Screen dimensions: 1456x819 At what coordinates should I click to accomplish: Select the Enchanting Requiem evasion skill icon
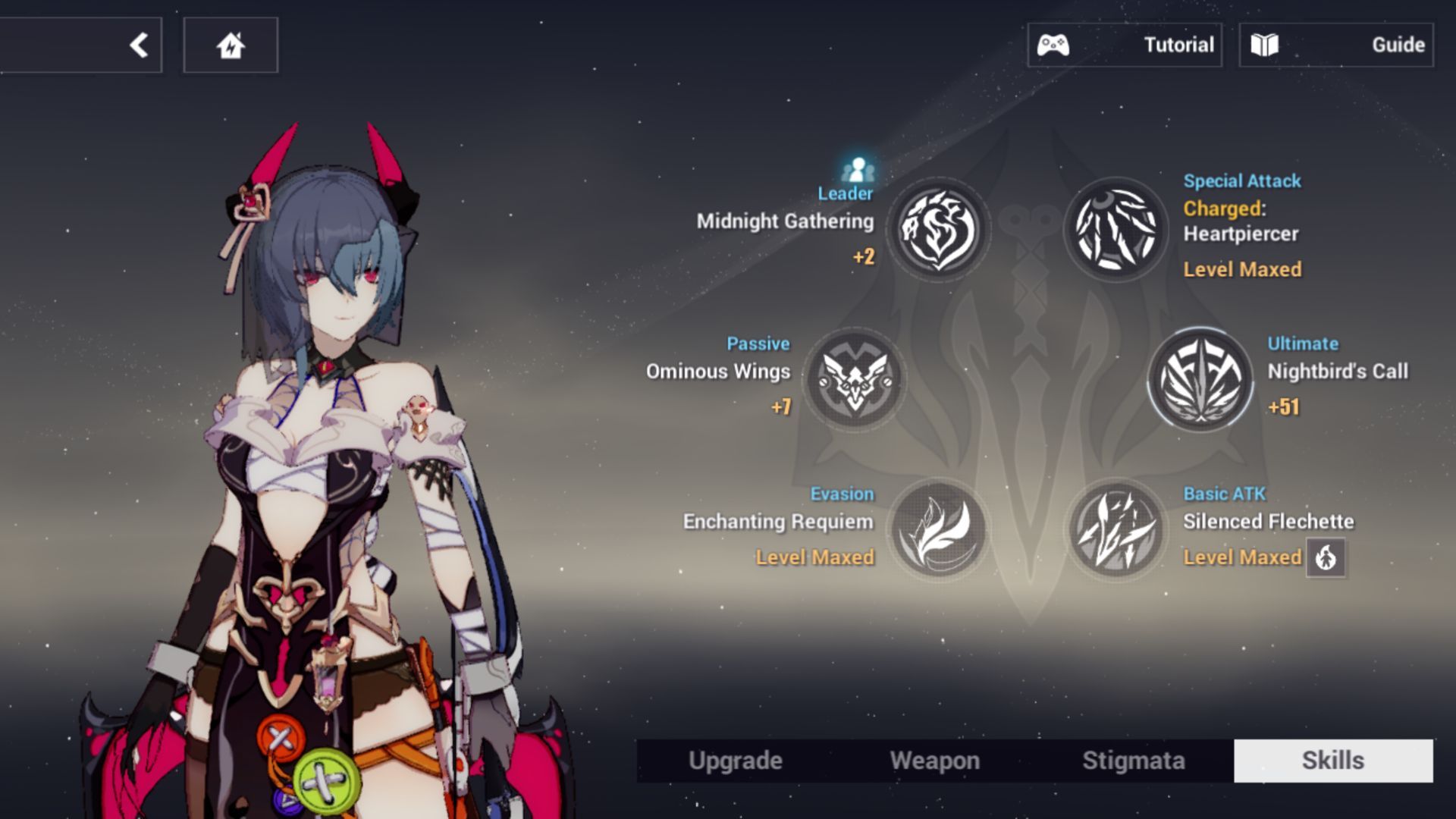pyautogui.click(x=938, y=531)
